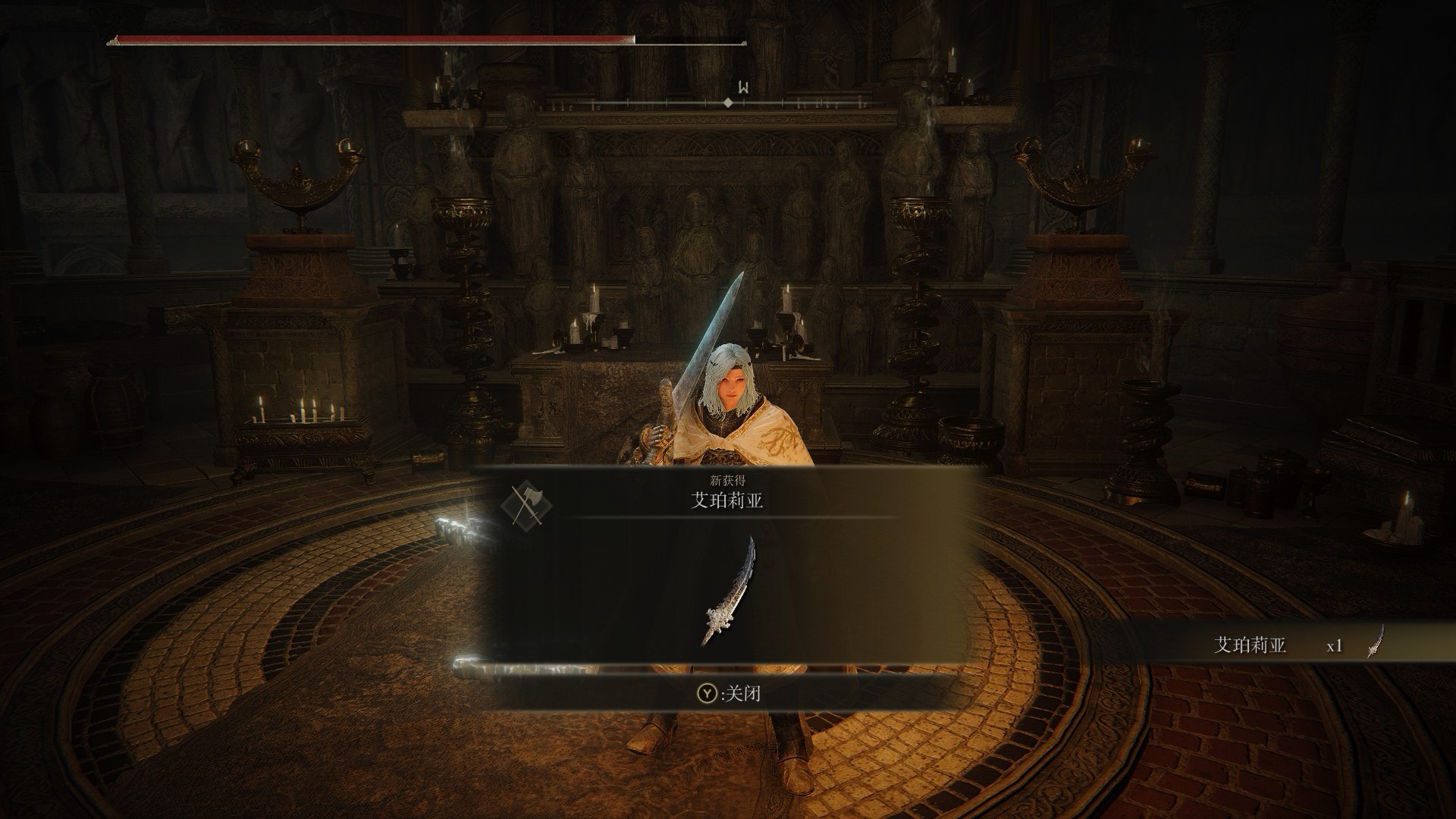
Task: Select the 艾珀莉亚 weapon image in the popup
Action: point(728,591)
